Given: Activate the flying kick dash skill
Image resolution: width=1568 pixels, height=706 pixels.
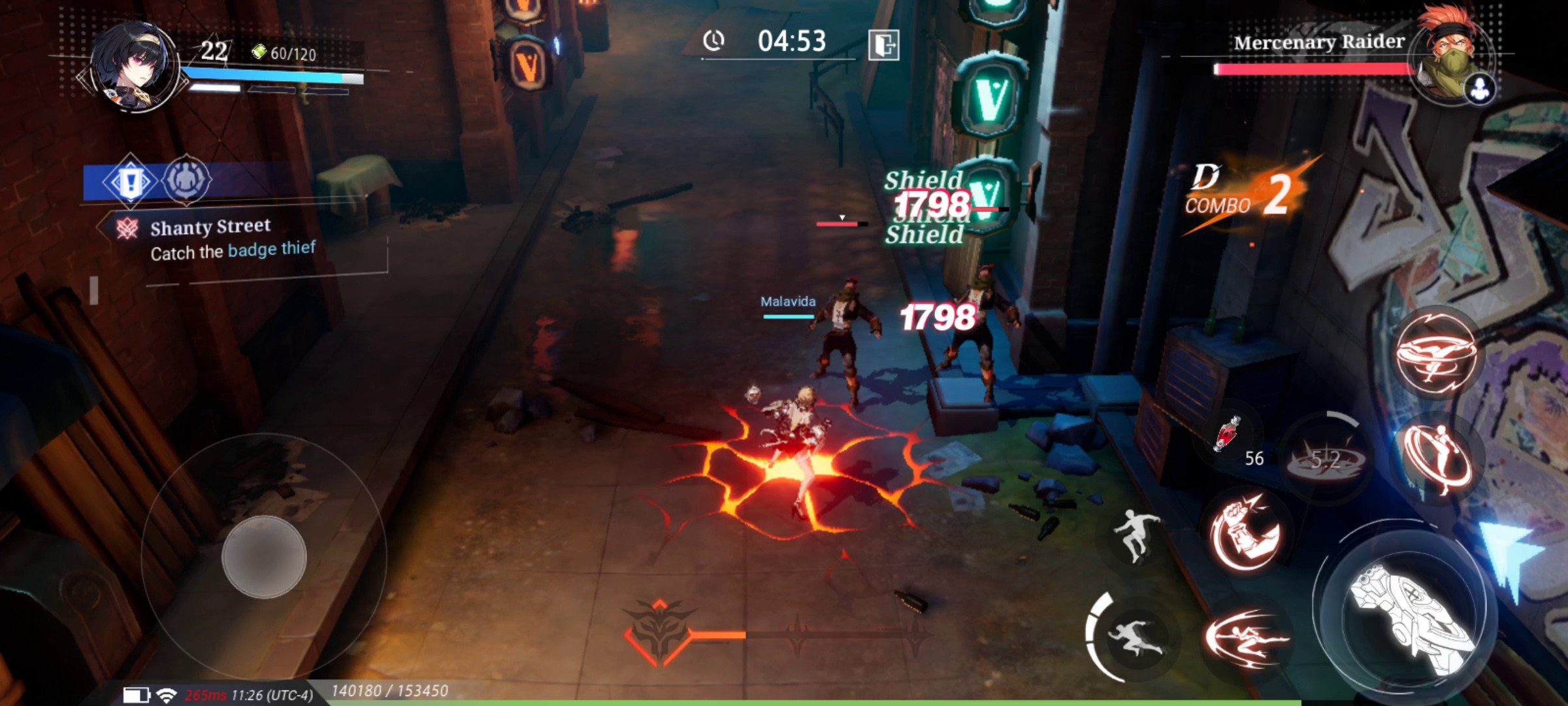Looking at the screenshot, I should click(x=1245, y=637).
